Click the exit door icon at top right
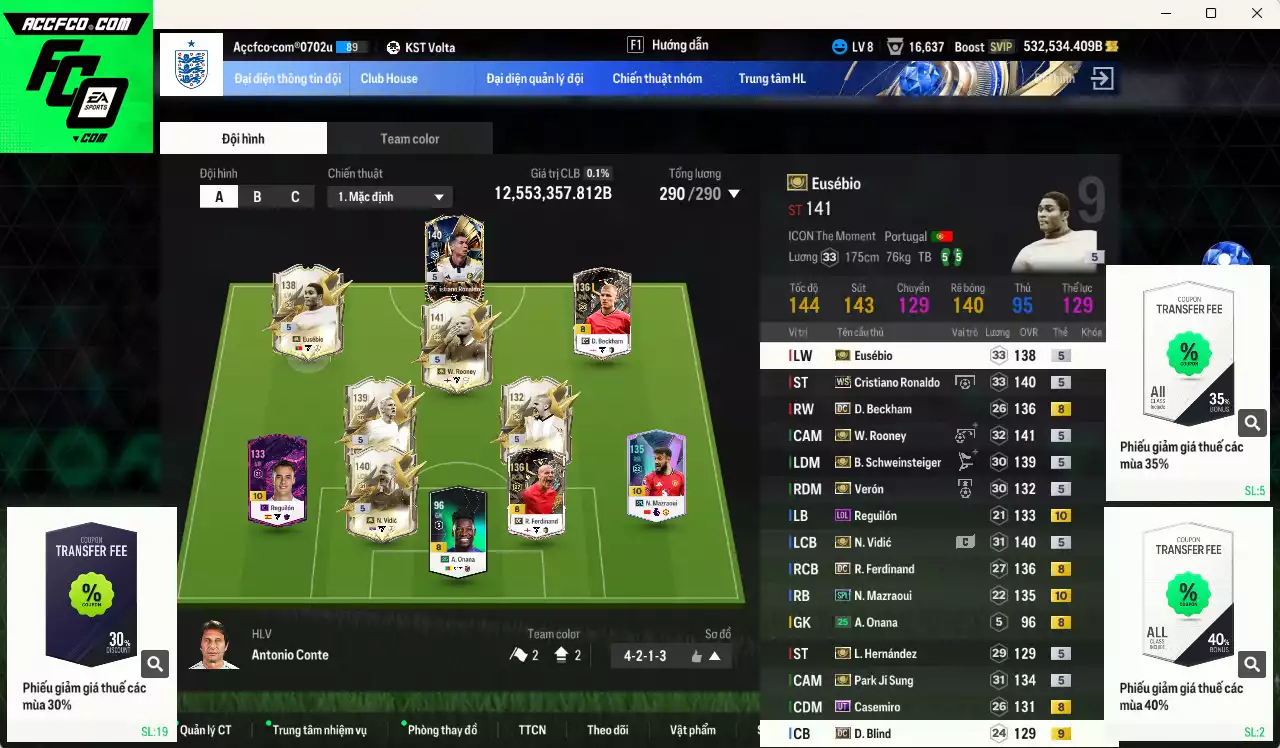Screen dimensions: 1280x748 [1103, 78]
